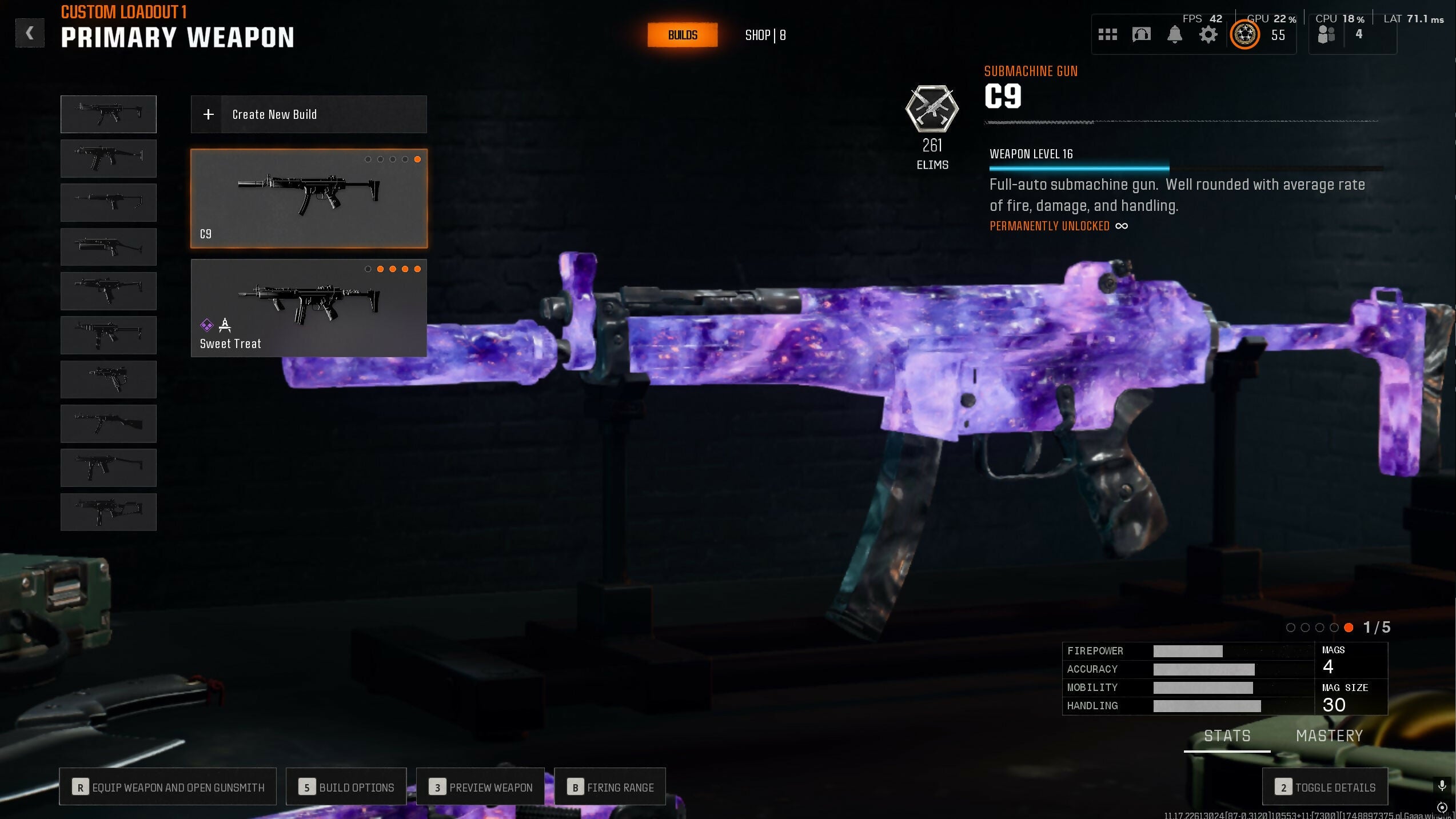Show the Stats tab
This screenshot has height=819, width=1456.
(1227, 736)
